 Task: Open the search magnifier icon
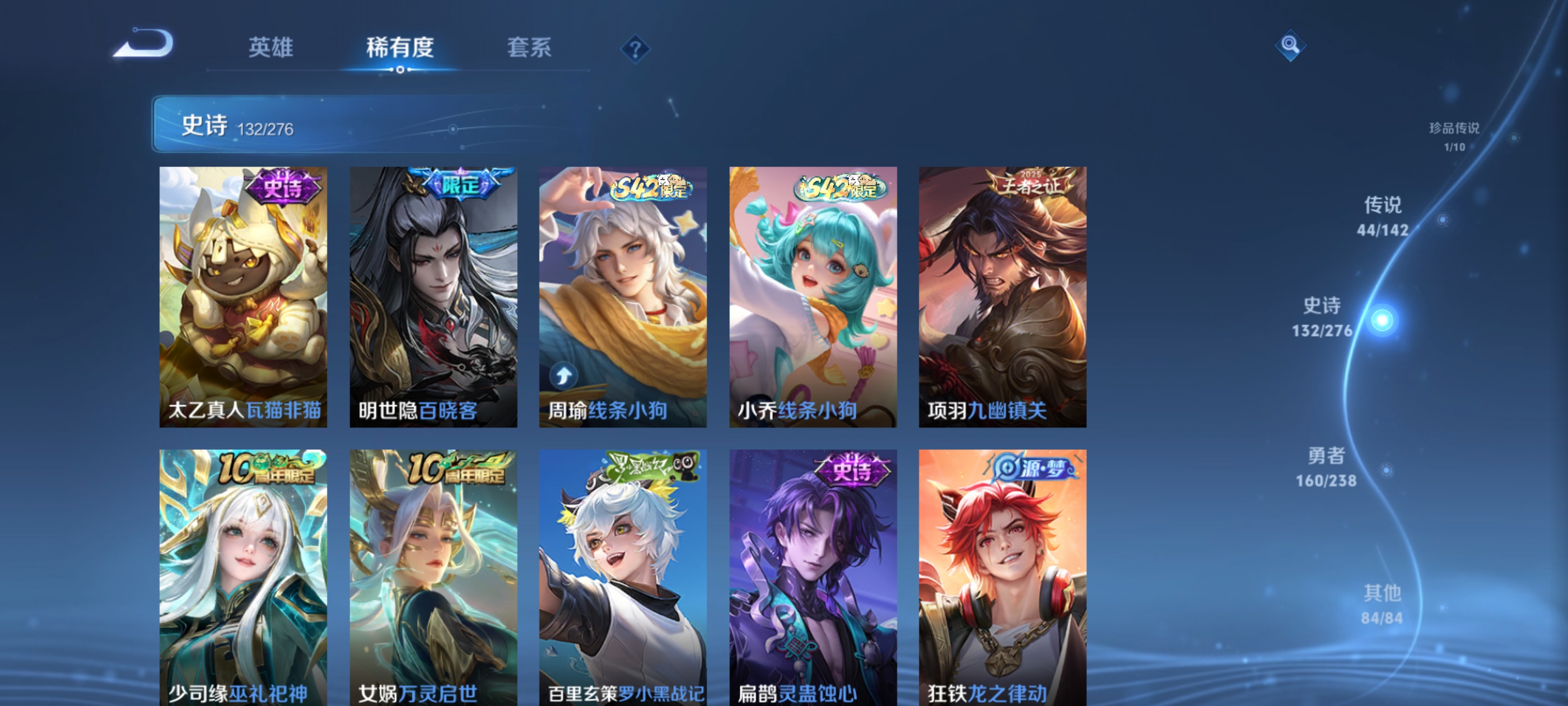pyautogui.click(x=1292, y=45)
